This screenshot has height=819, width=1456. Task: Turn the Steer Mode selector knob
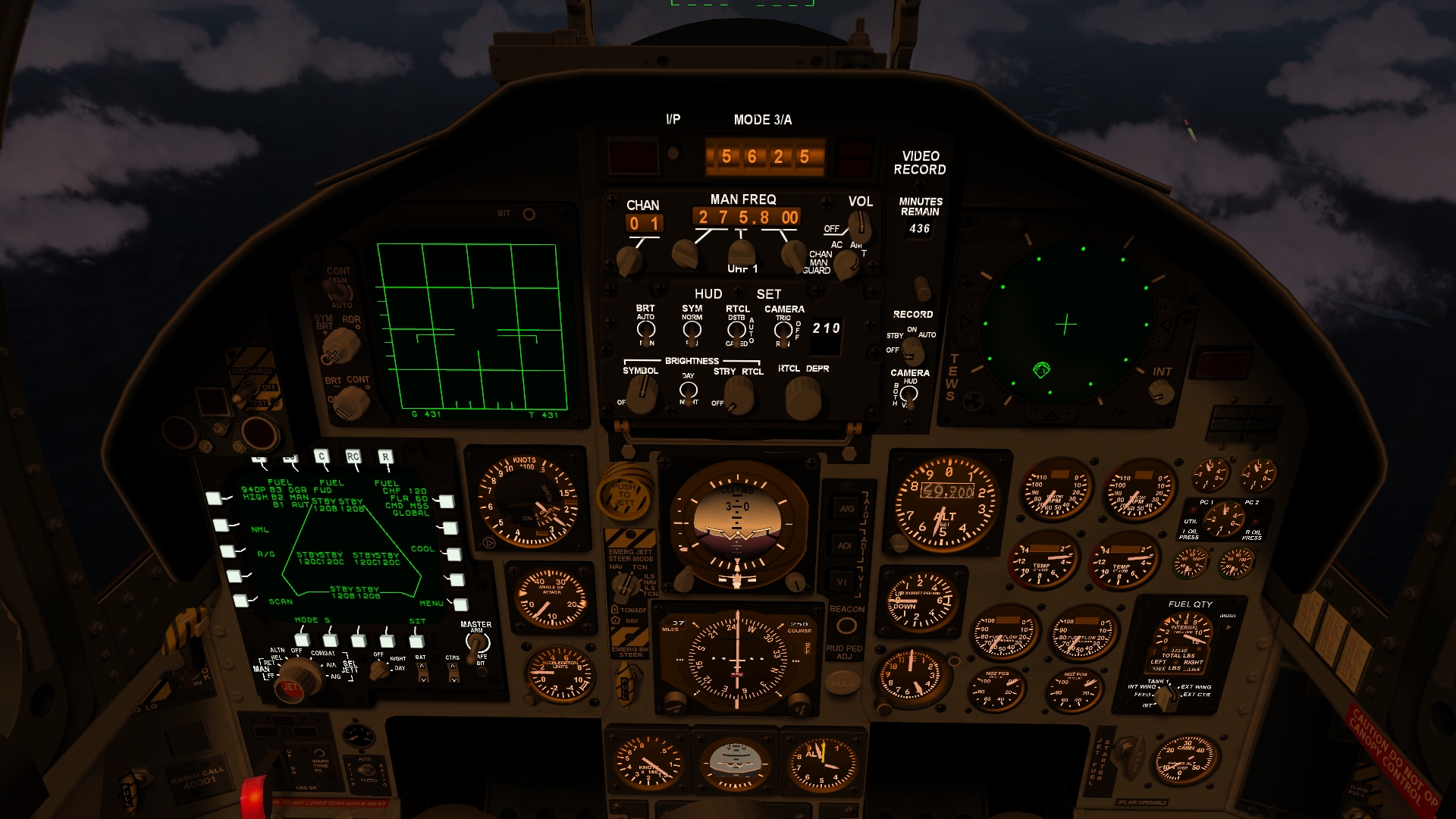pos(625,584)
